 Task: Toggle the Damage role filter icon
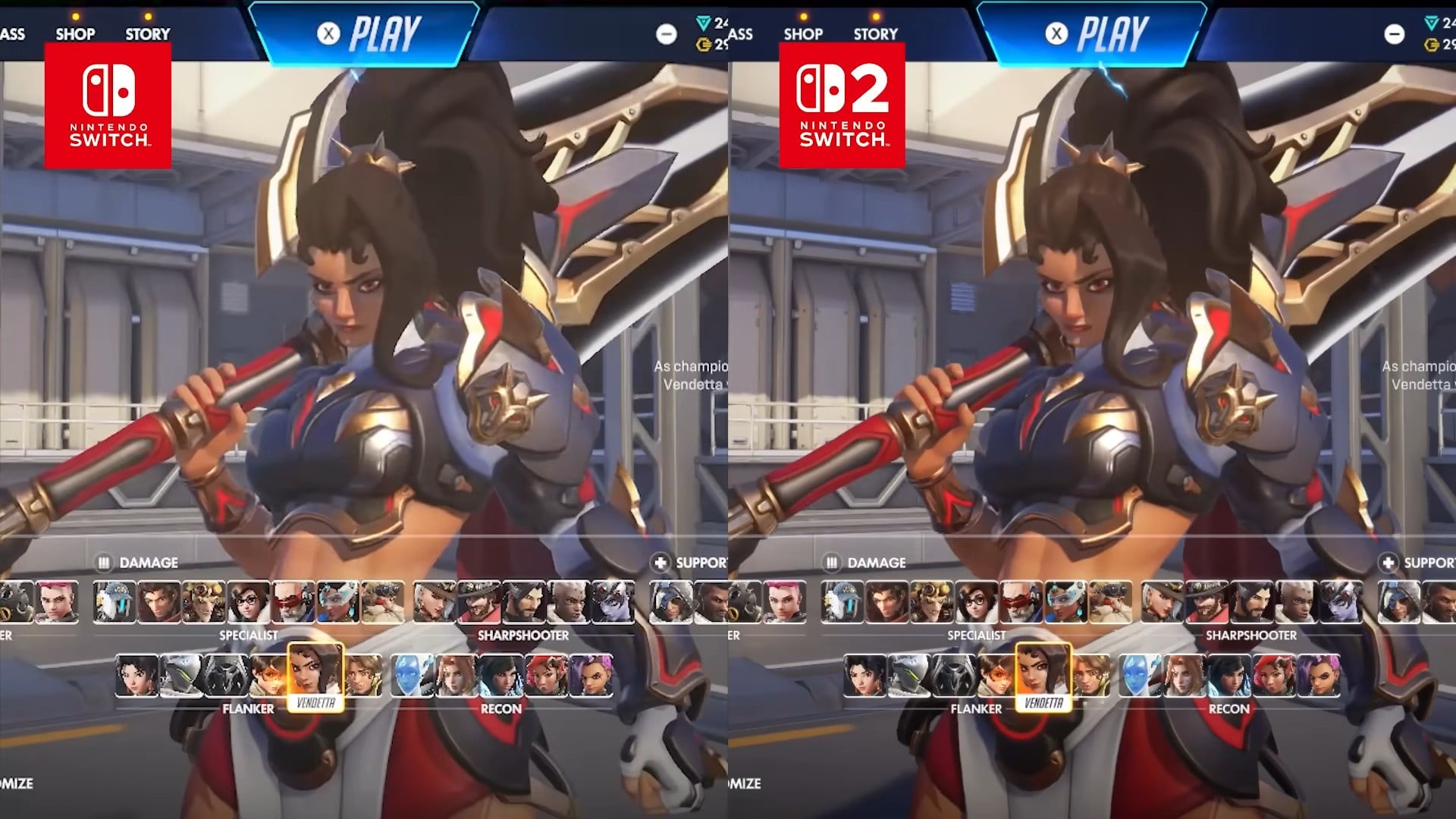[103, 563]
